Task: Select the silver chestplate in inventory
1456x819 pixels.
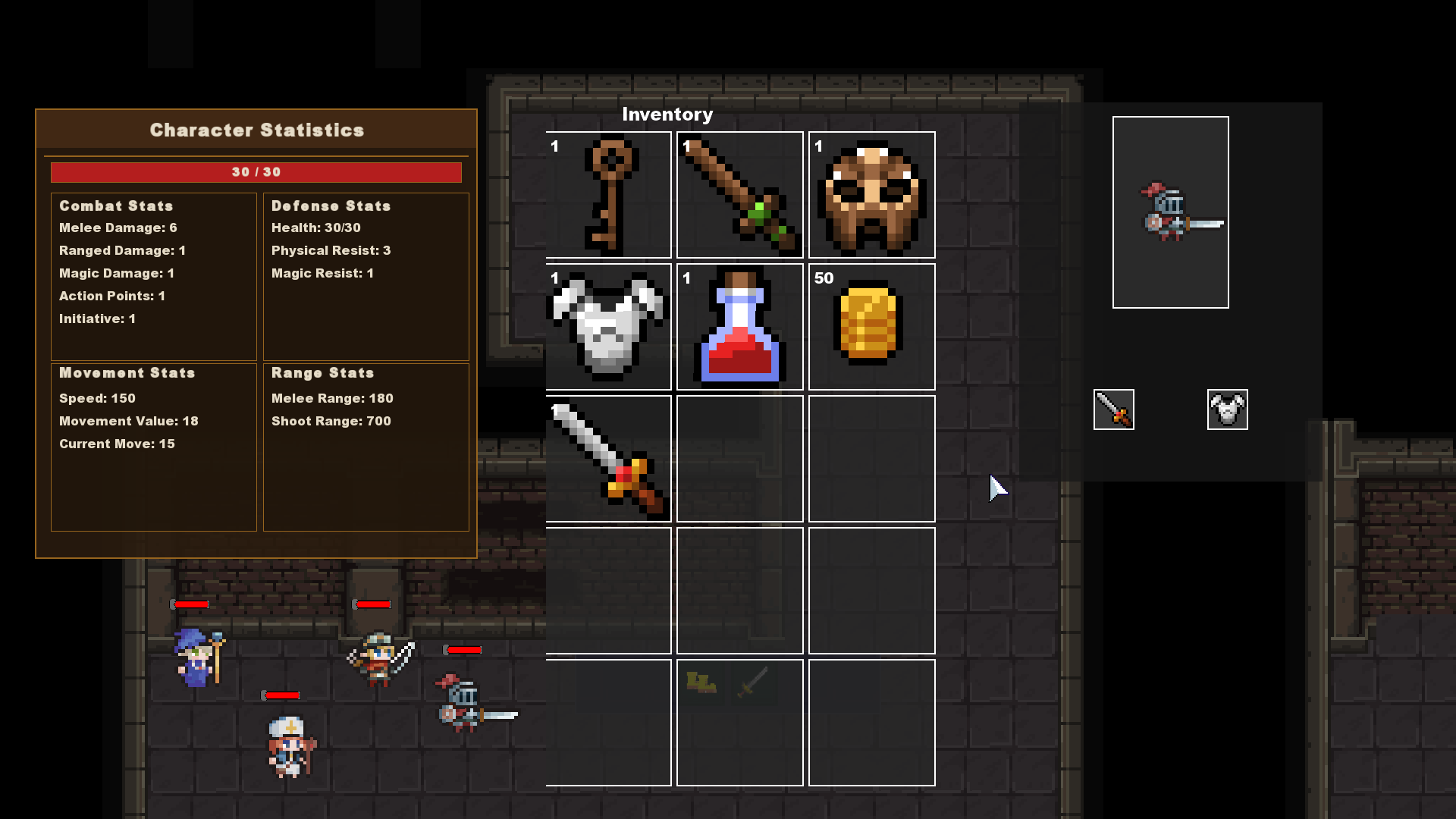Action: tap(608, 327)
